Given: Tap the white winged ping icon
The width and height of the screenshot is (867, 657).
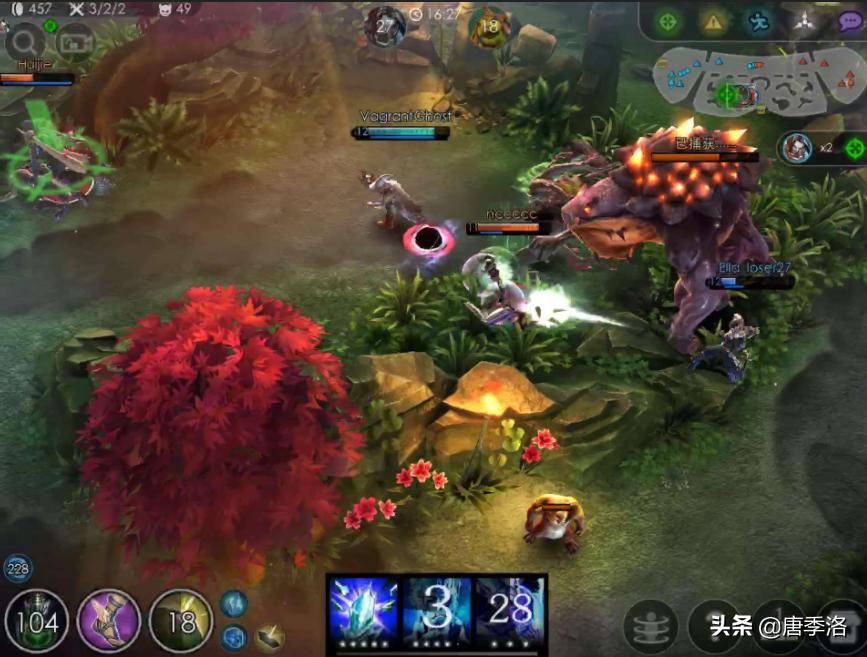Looking at the screenshot, I should point(804,21).
